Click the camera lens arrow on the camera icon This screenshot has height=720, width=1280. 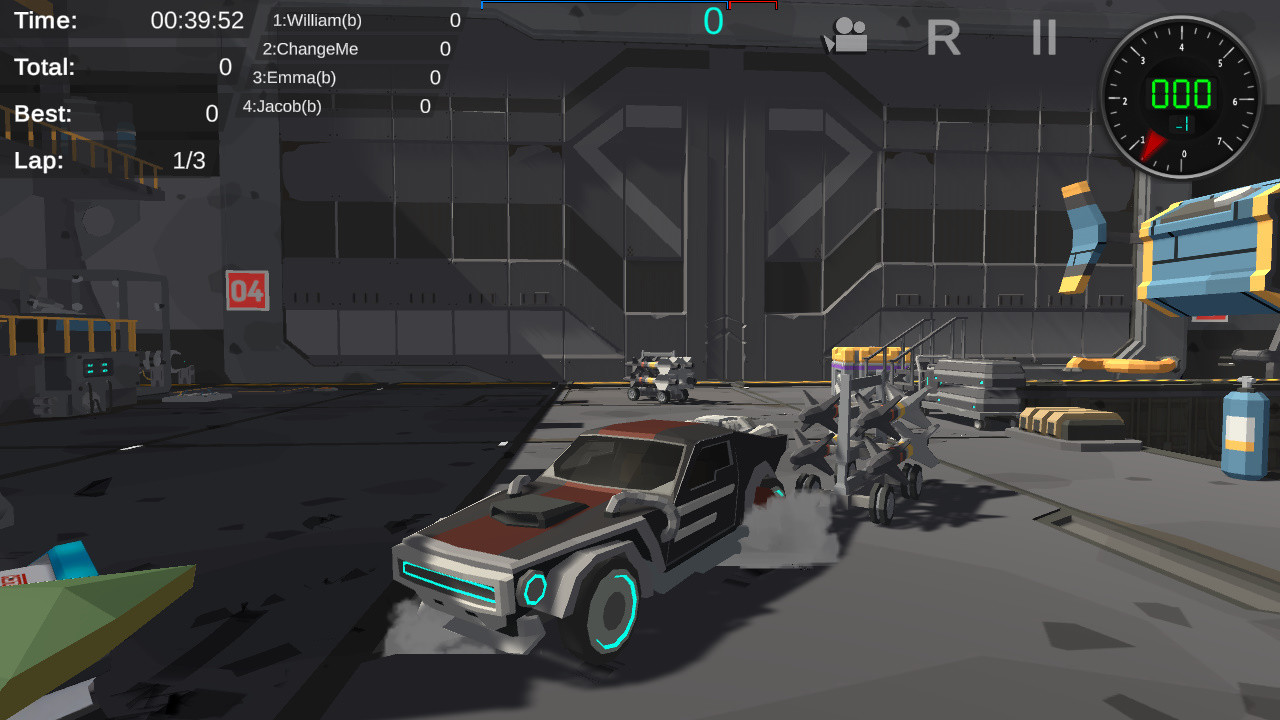click(830, 44)
